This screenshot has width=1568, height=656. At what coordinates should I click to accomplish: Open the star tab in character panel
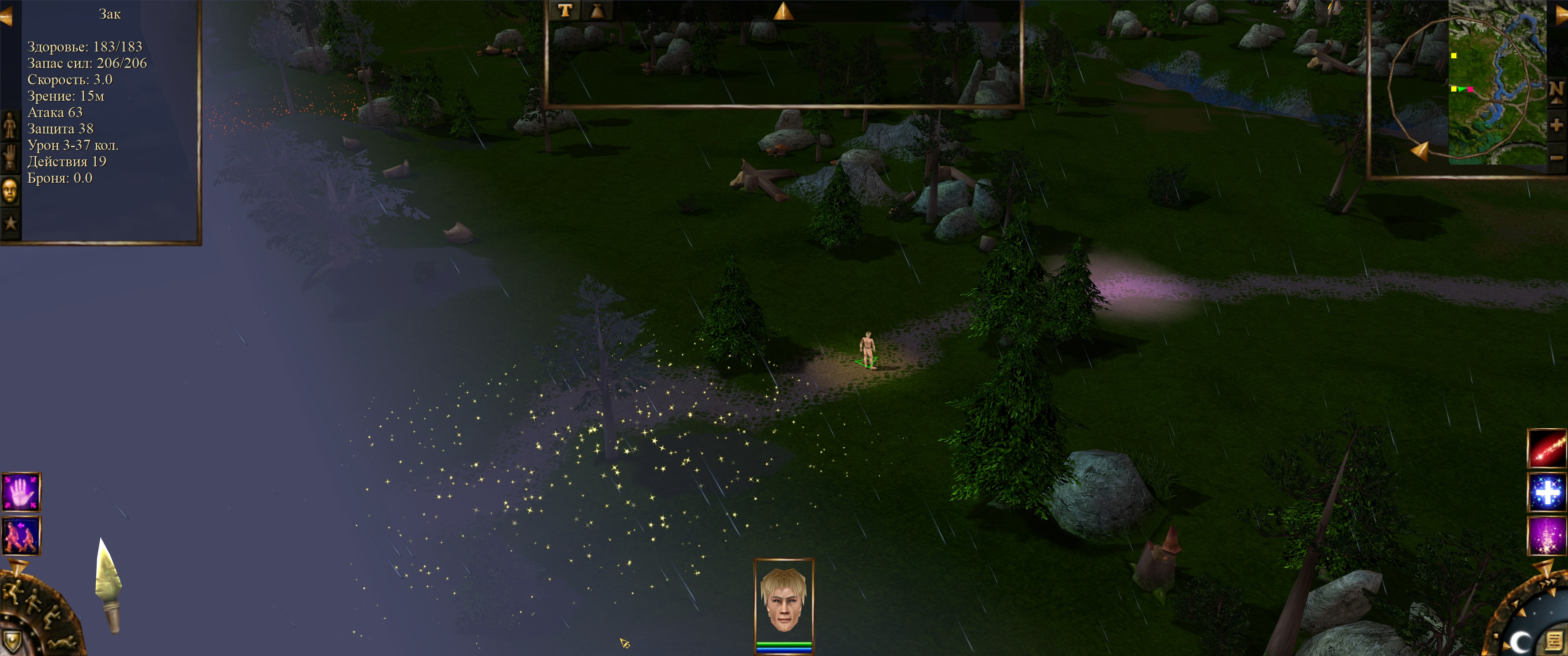click(x=10, y=223)
